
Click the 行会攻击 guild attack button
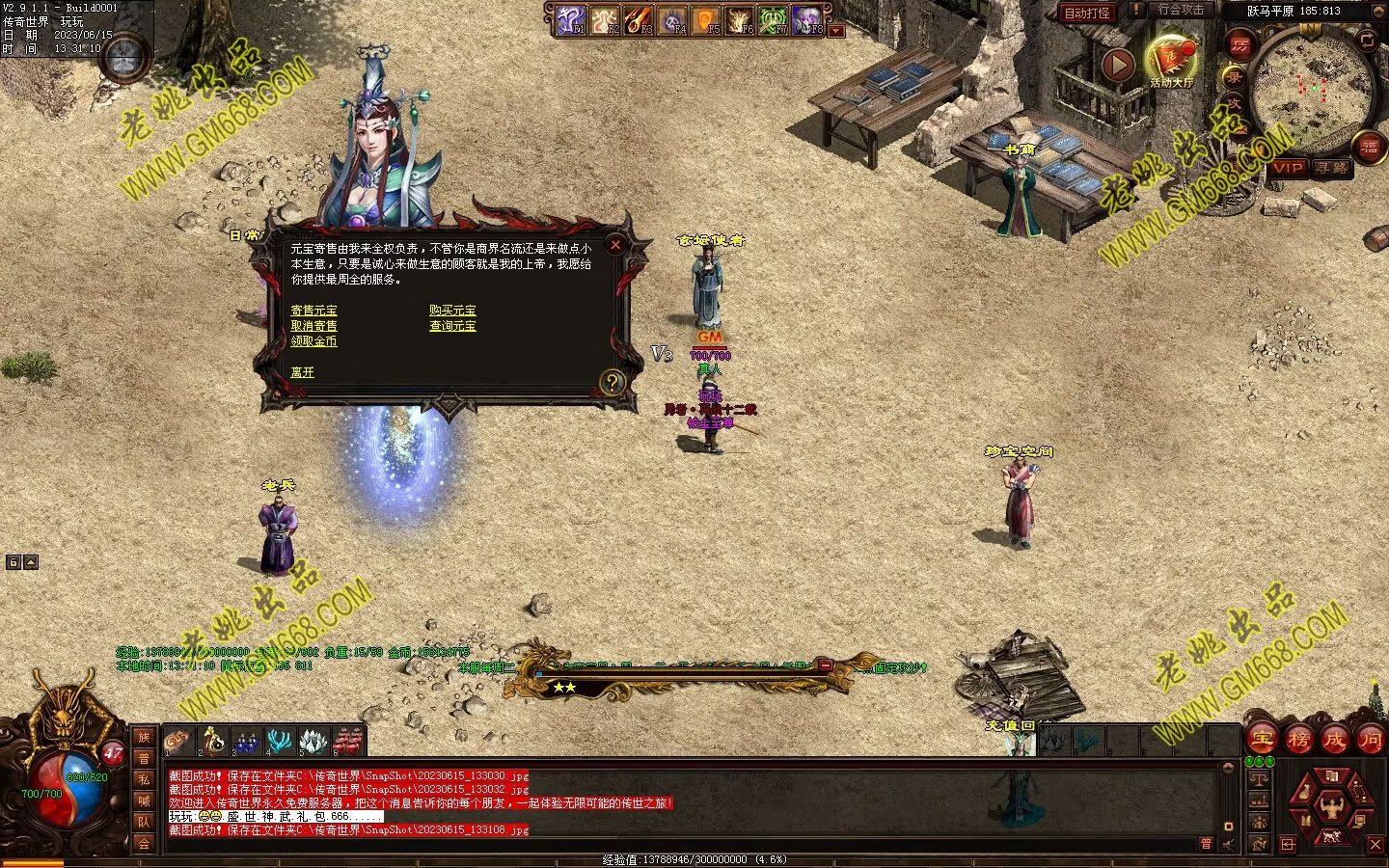(1180, 10)
